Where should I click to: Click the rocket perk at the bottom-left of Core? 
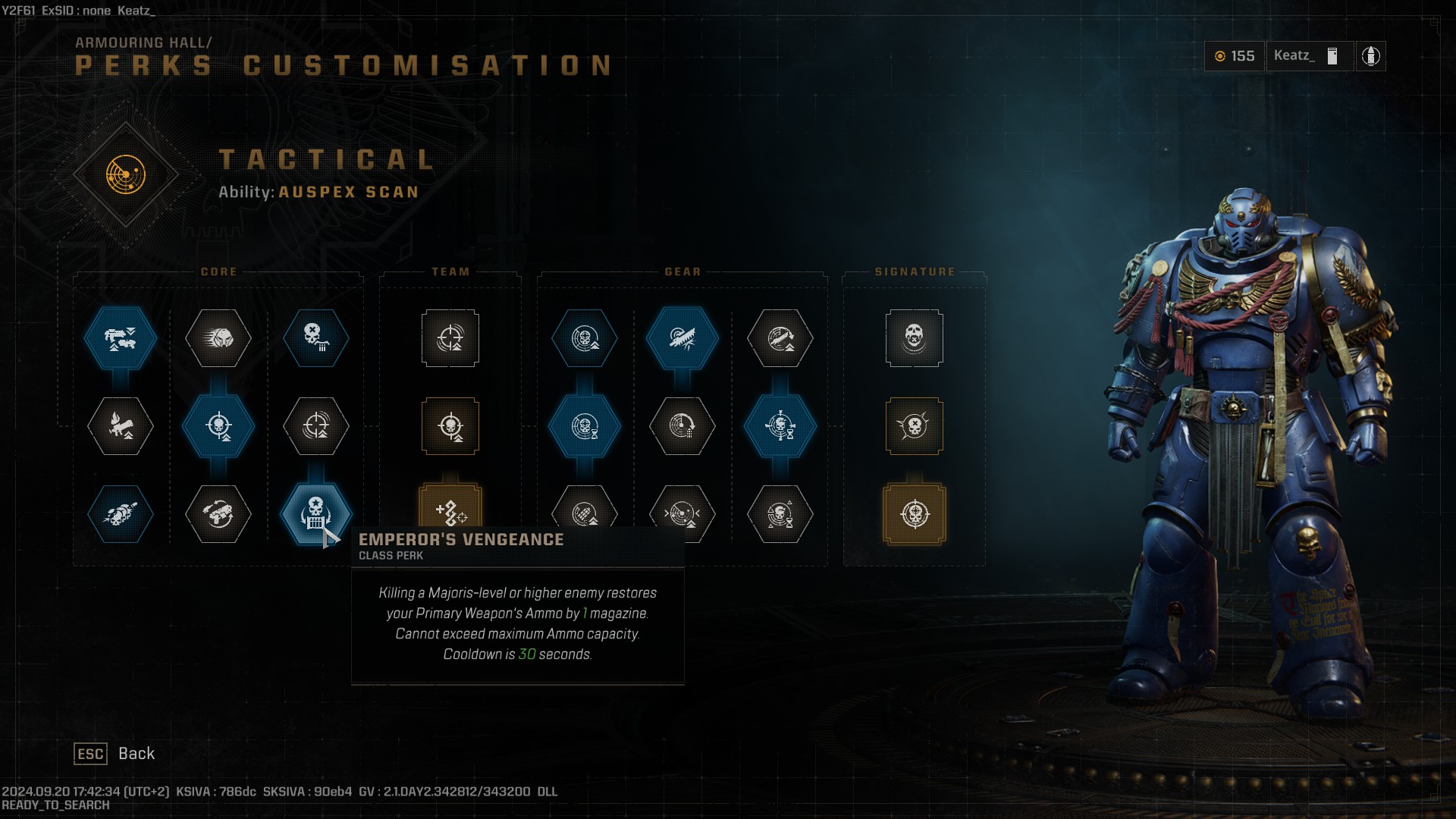tap(120, 514)
